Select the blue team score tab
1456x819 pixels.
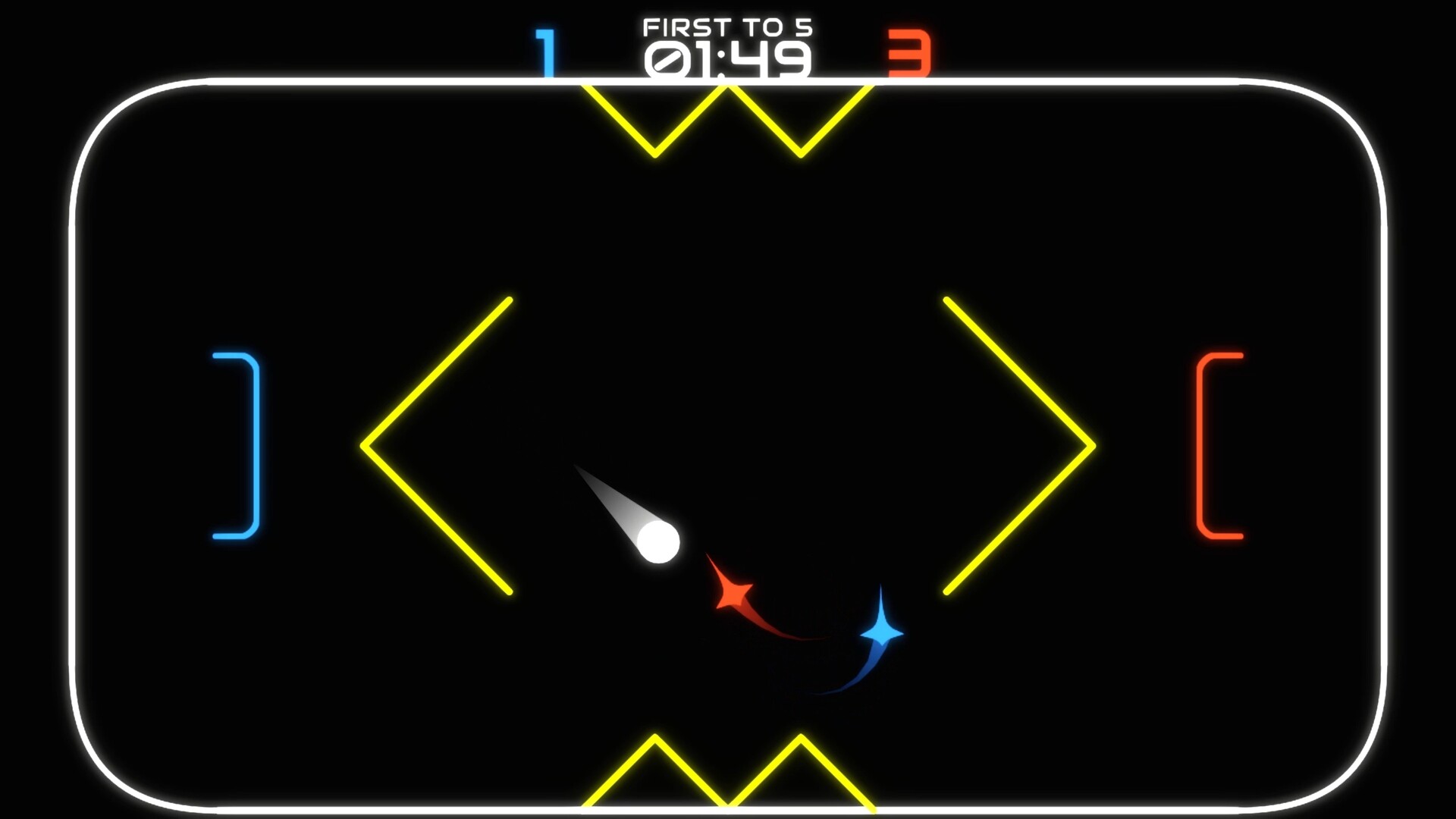[546, 52]
